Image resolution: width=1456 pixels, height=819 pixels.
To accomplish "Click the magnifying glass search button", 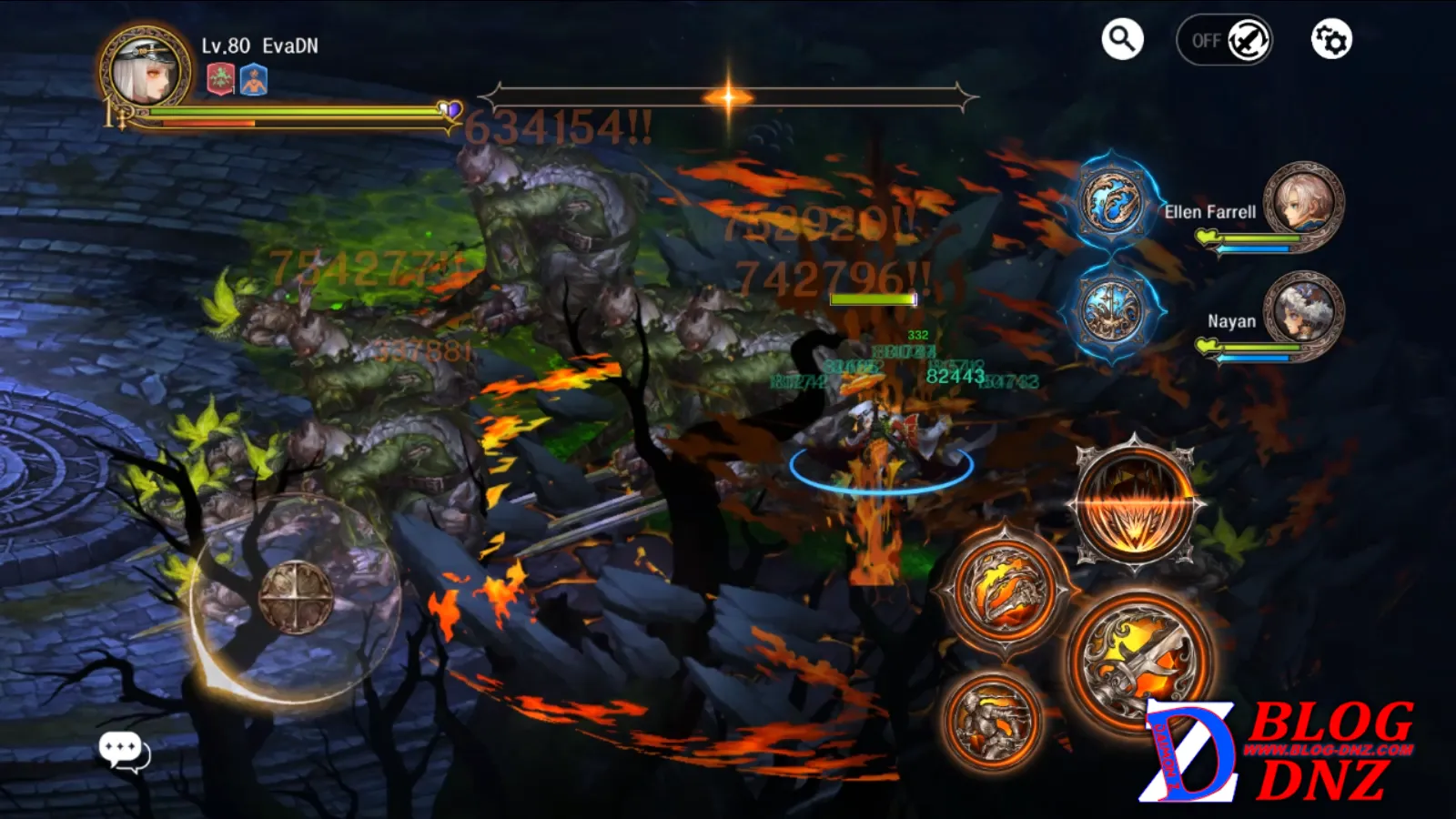I will (1122, 39).
